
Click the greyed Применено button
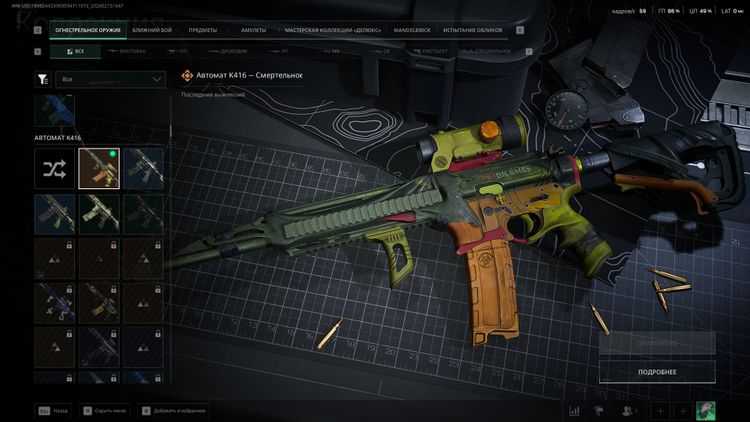[x=657, y=342]
